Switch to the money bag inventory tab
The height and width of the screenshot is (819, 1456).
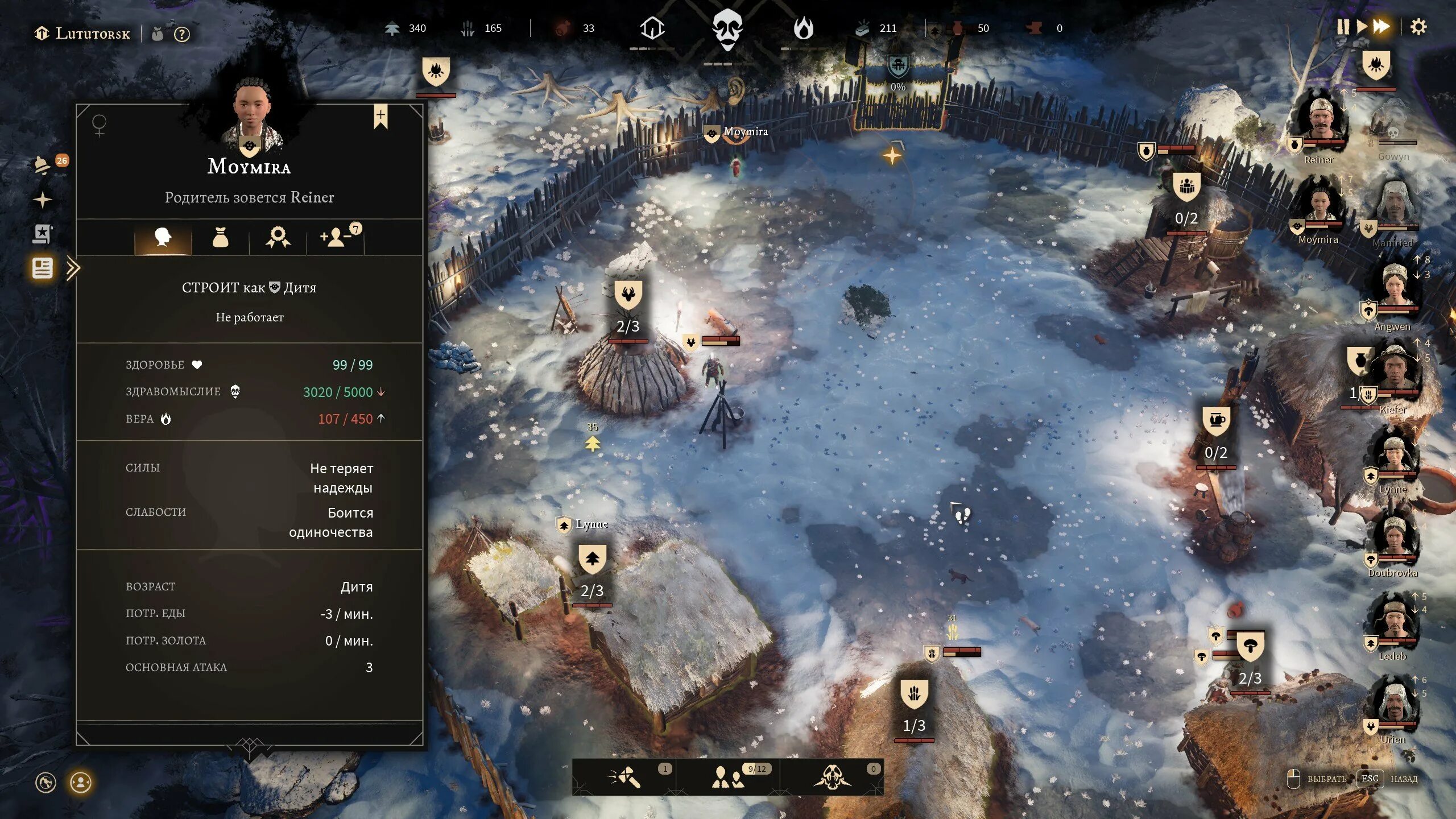tap(220, 237)
